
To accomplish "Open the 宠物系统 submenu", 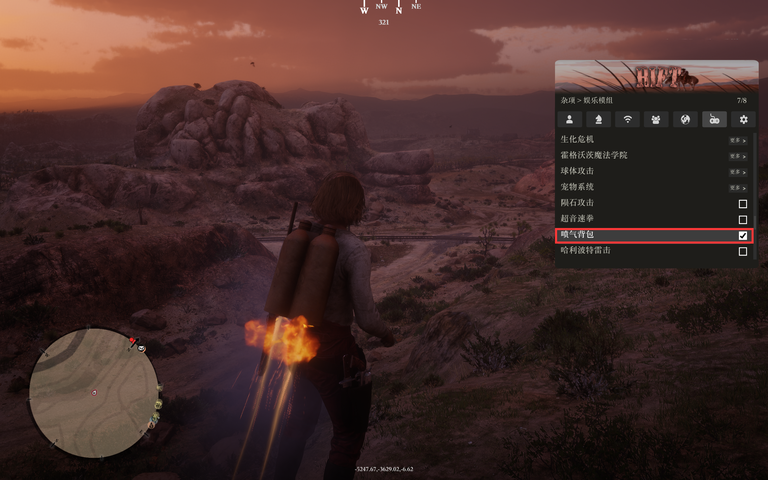I will [737, 188].
